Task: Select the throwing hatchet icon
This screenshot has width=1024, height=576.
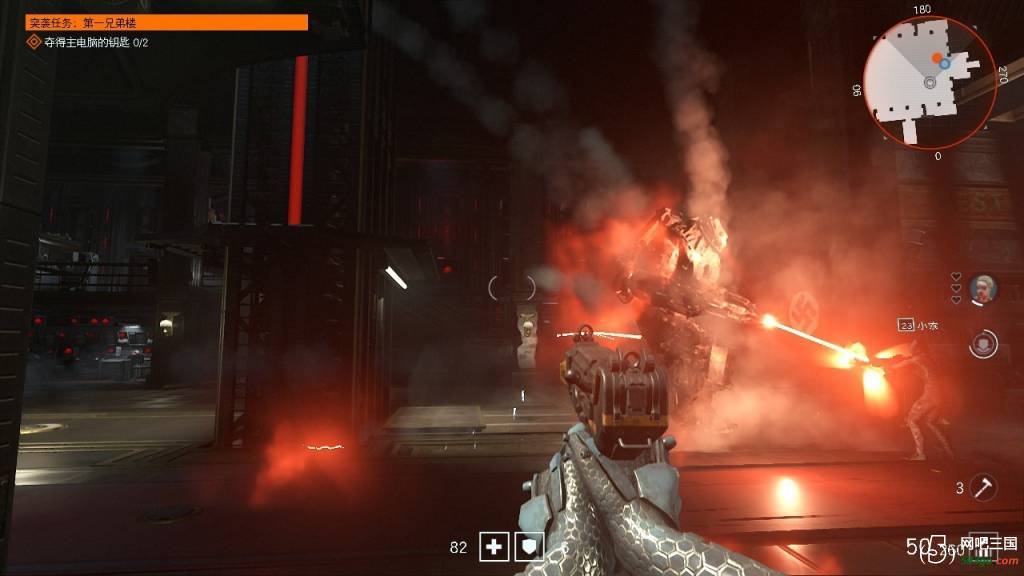Action: [x=984, y=487]
